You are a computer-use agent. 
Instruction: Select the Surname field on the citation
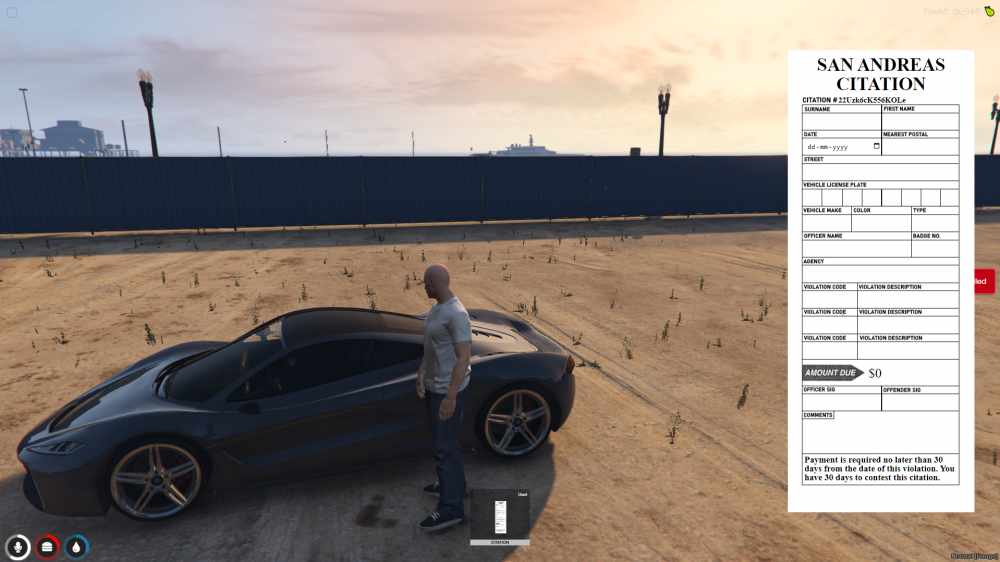(x=841, y=121)
